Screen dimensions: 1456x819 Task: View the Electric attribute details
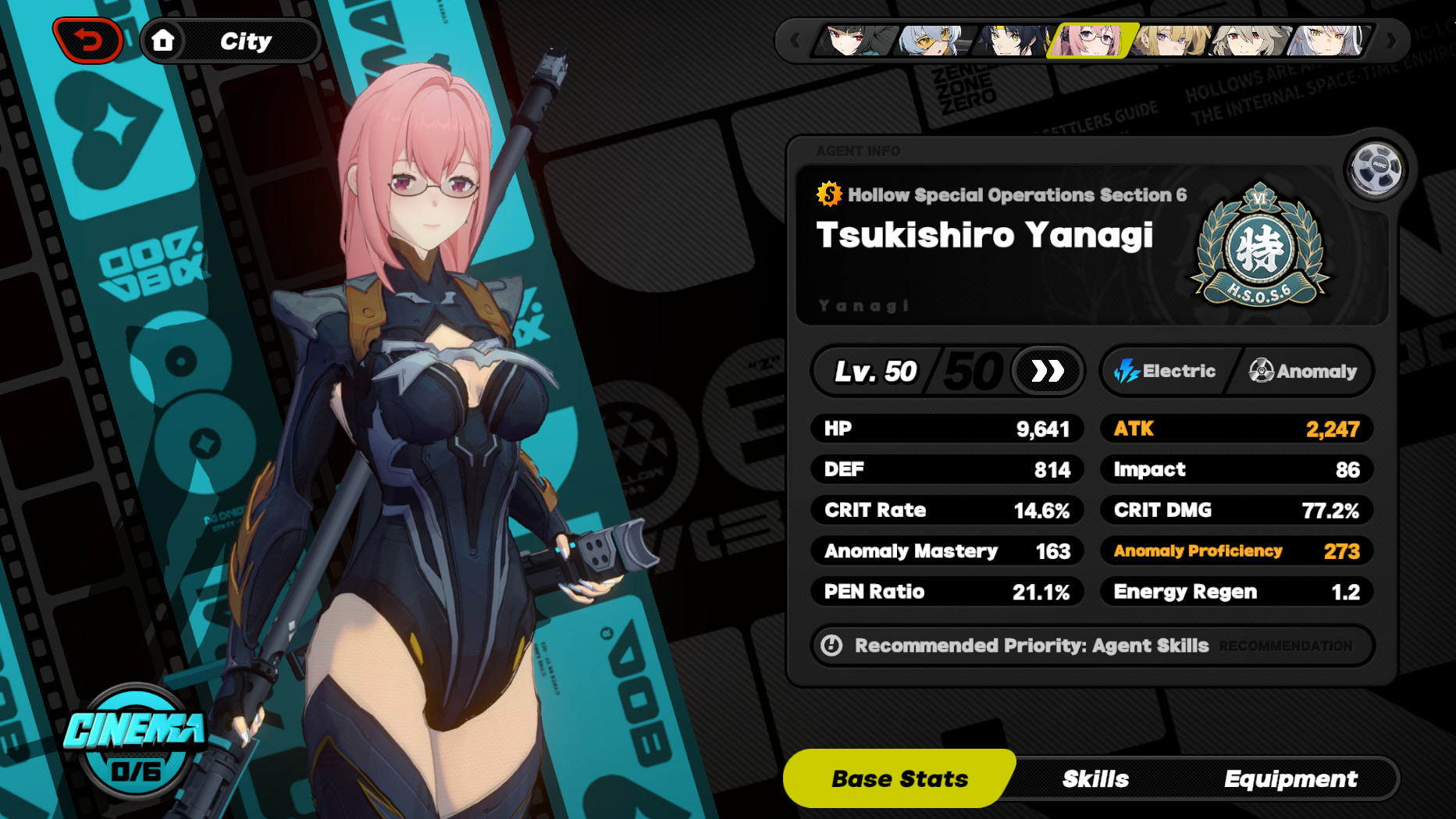point(1166,371)
